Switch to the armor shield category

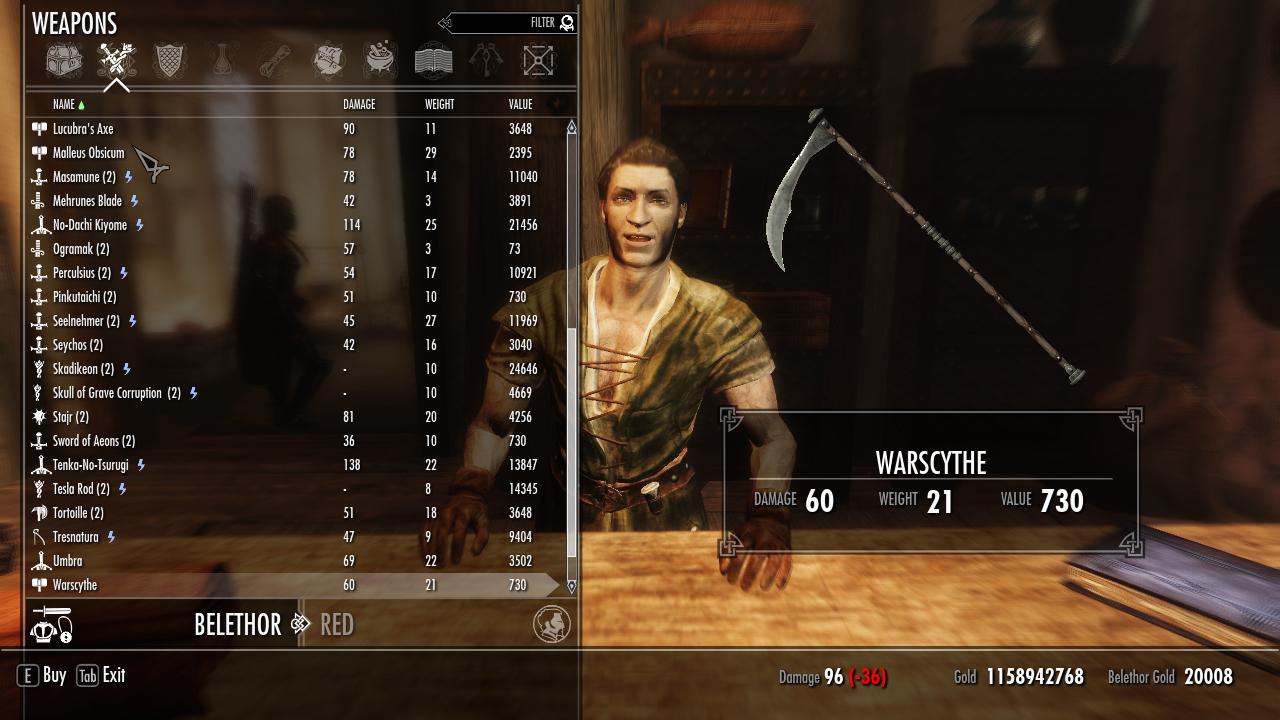click(x=169, y=61)
